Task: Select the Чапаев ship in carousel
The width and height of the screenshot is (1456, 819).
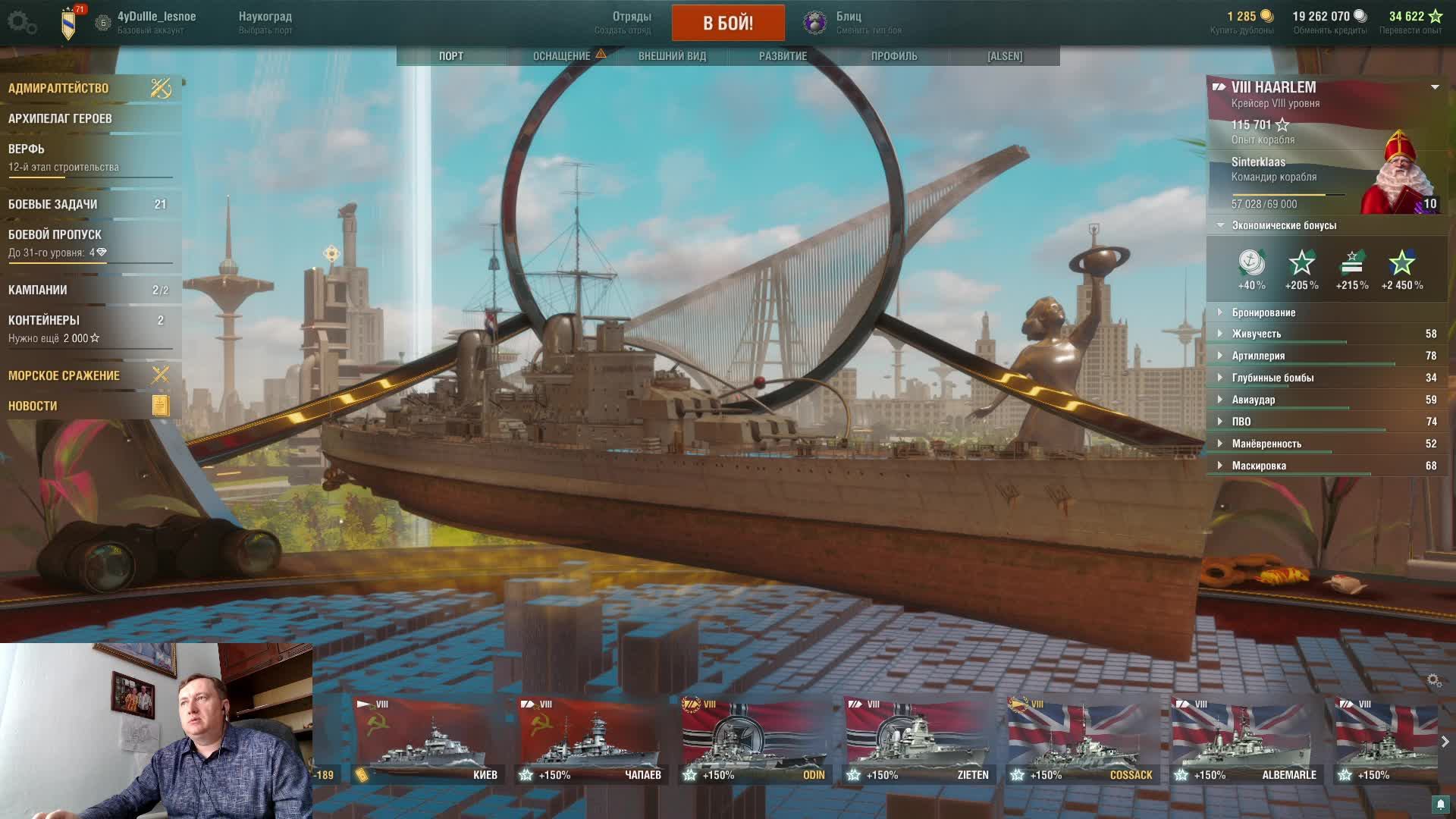Action: pos(592,739)
